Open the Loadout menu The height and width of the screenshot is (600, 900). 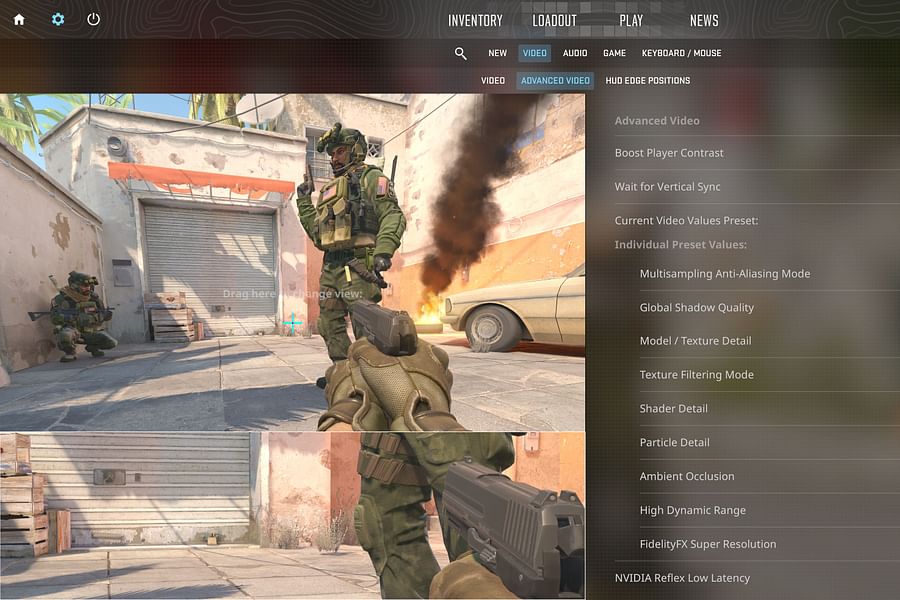(x=553, y=21)
